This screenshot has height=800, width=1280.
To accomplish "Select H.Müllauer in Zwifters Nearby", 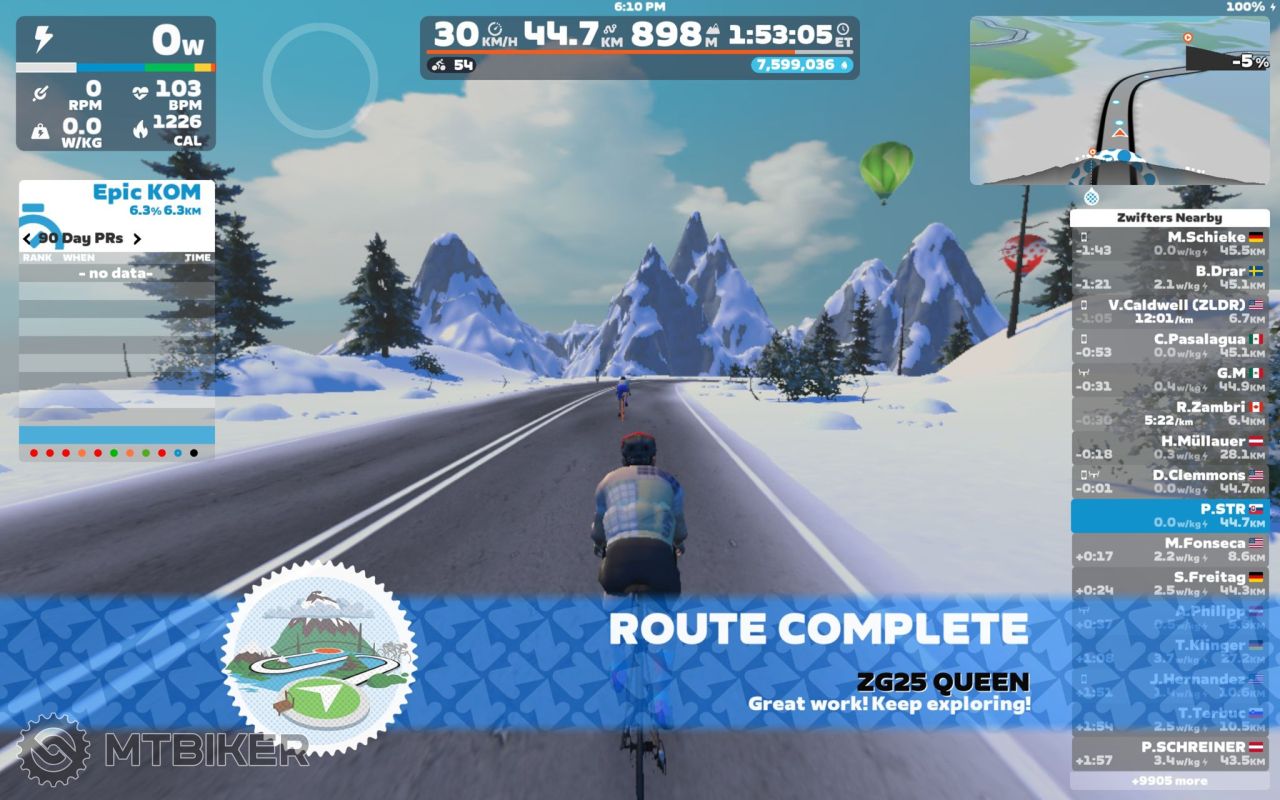I will tap(1170, 447).
